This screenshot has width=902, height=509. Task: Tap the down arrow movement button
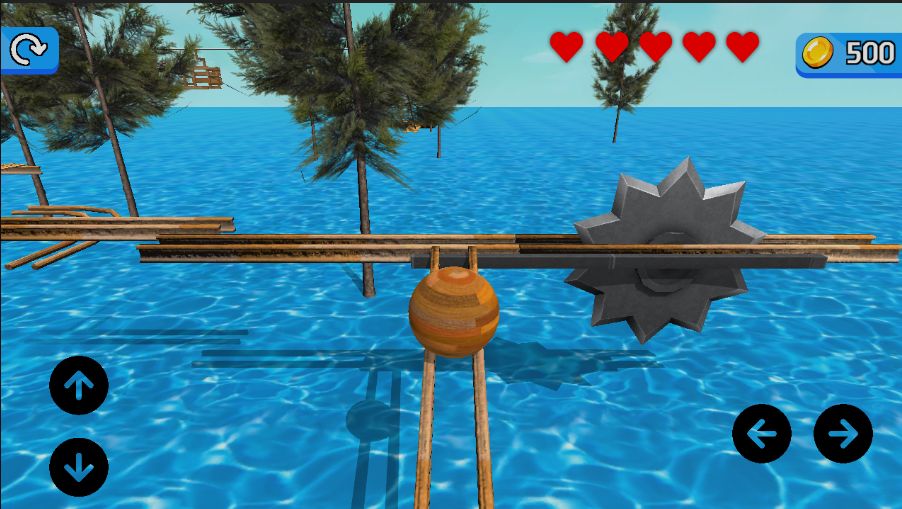click(79, 466)
